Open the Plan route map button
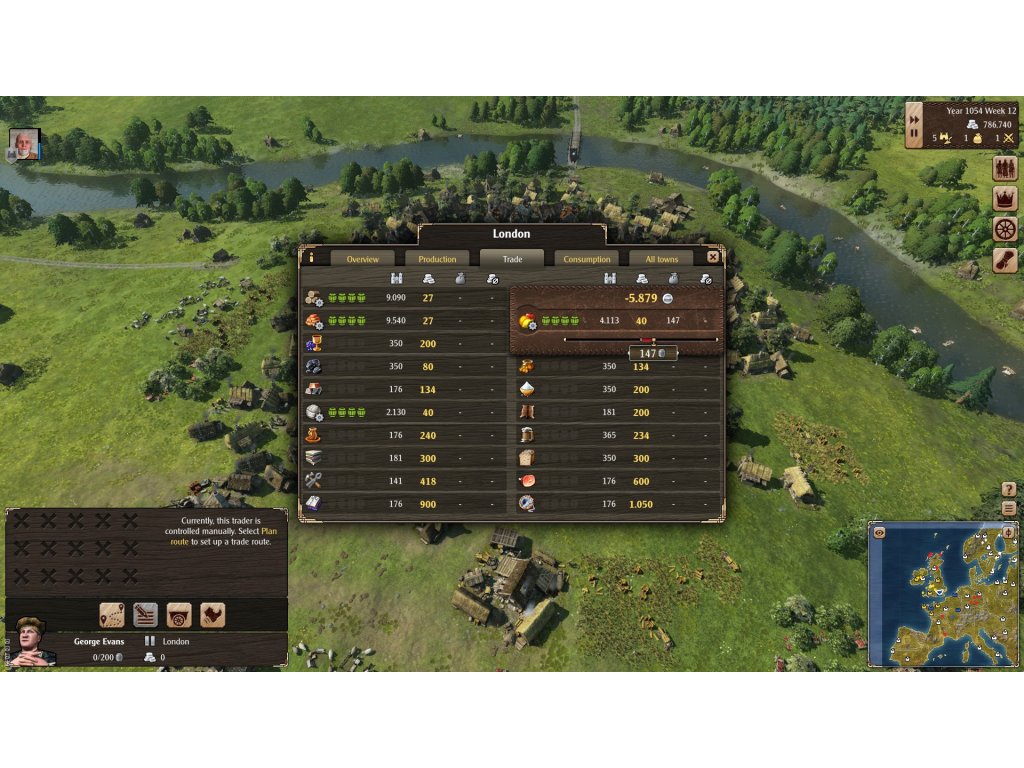This screenshot has width=1024, height=768. (112, 615)
